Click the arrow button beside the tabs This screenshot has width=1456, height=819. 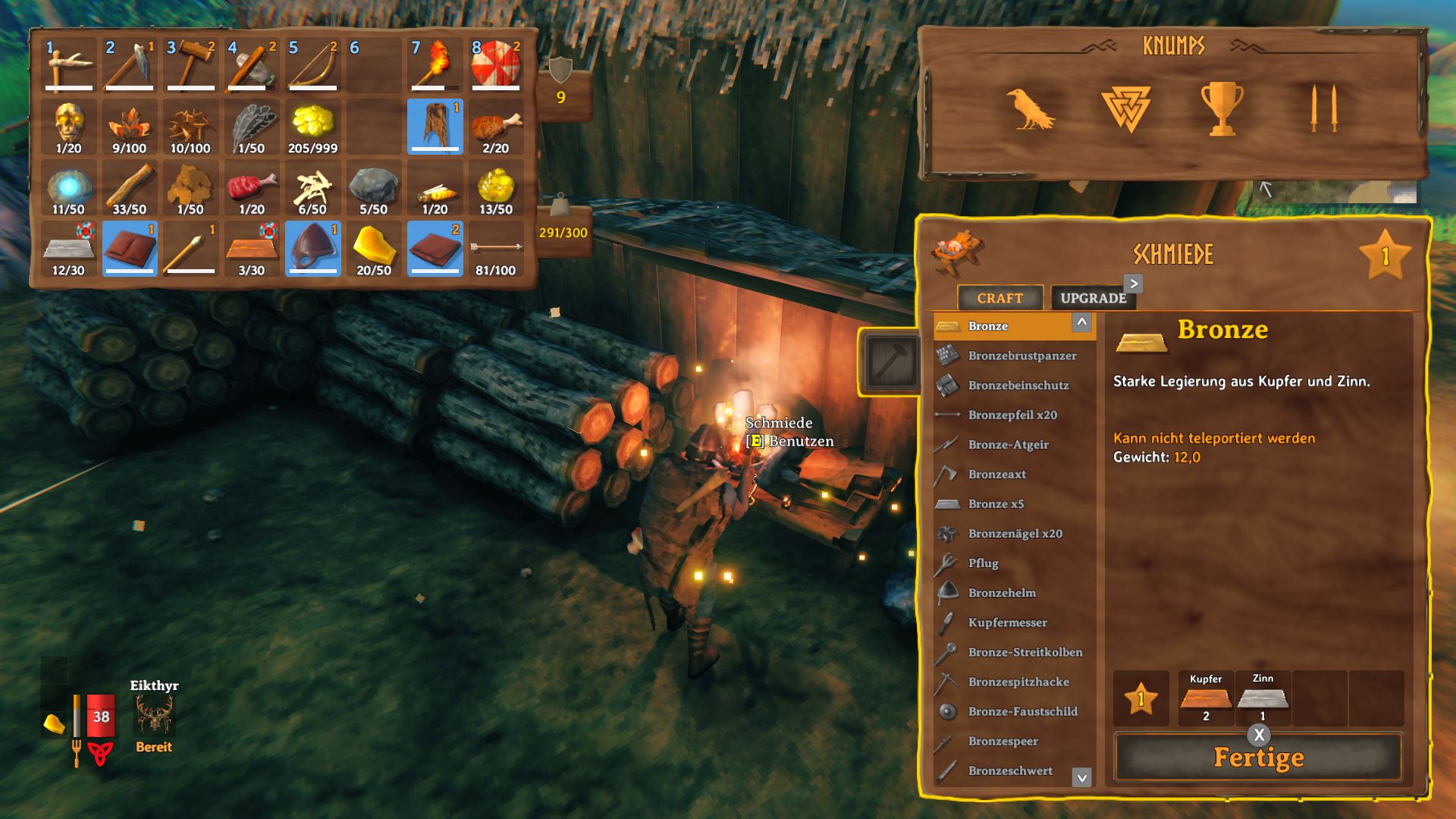1132,284
